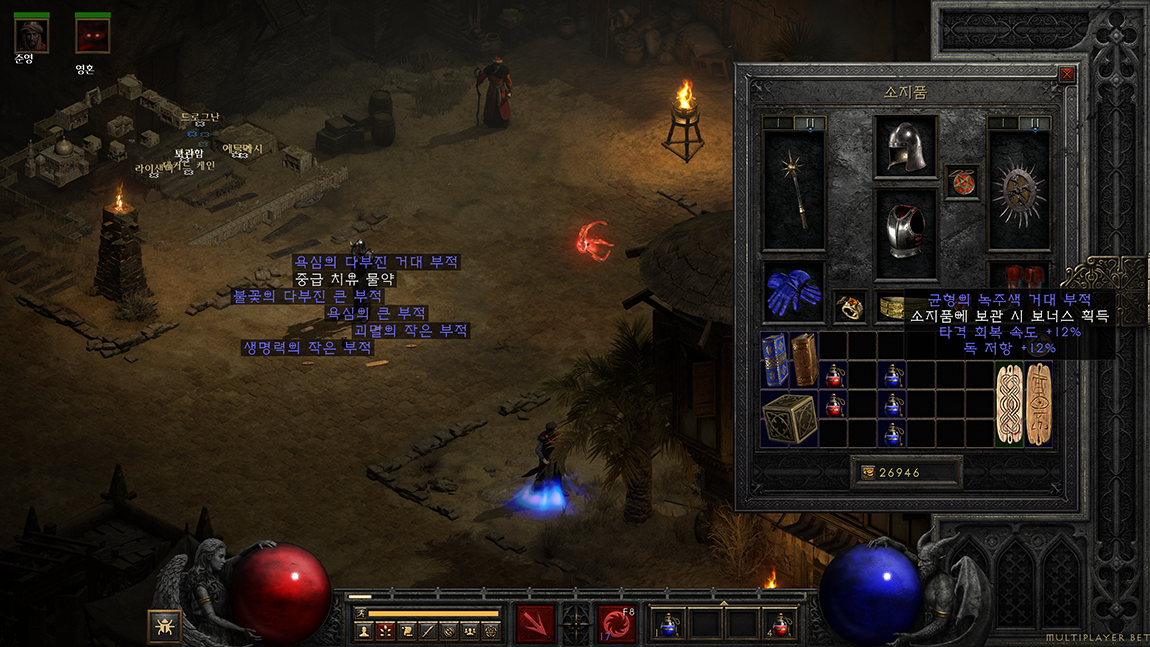1150x647 pixels.
Task: Close the inventory panel
Action: [x=1066, y=74]
